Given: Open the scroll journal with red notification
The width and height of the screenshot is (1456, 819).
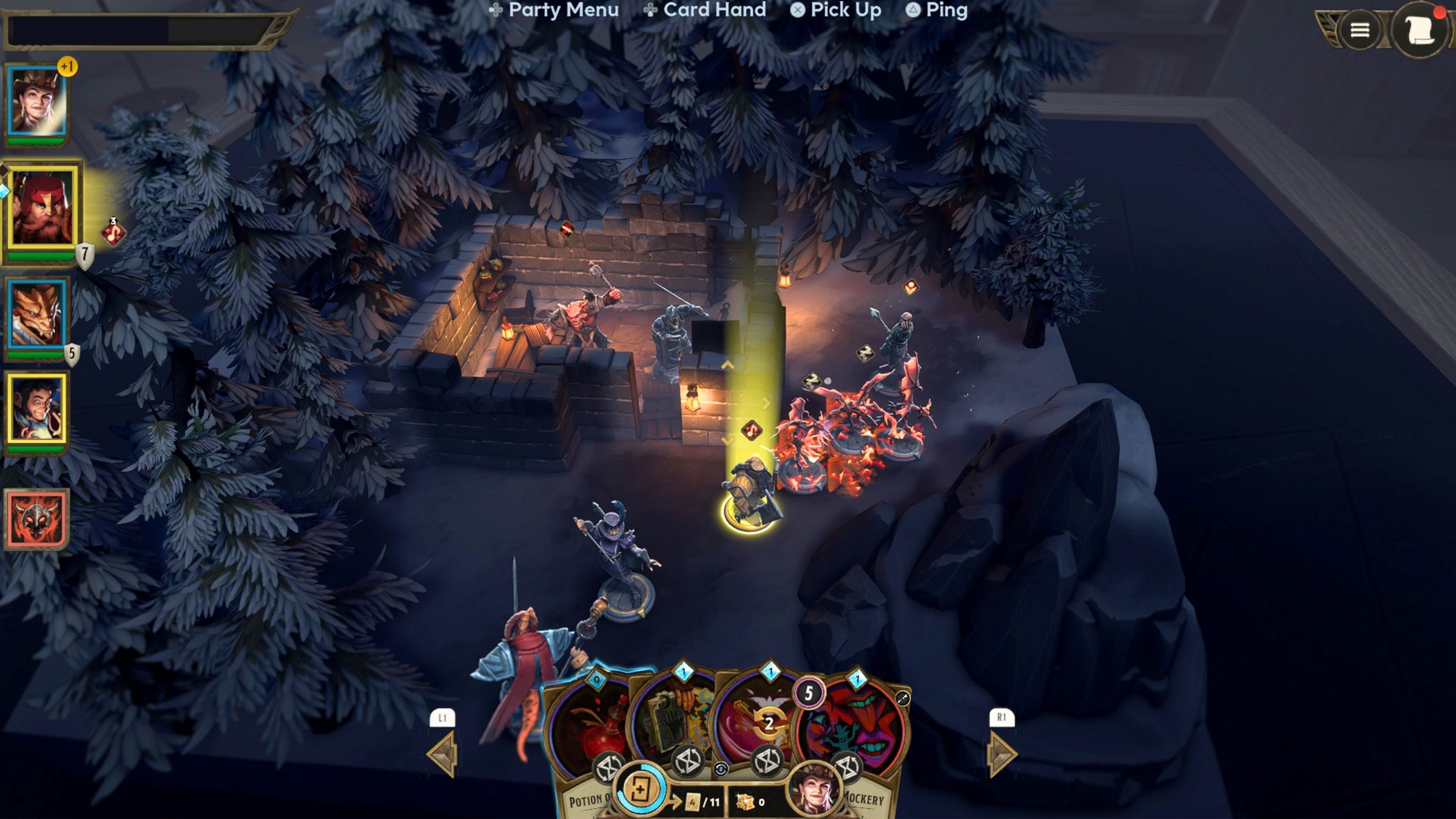Looking at the screenshot, I should [x=1420, y=30].
